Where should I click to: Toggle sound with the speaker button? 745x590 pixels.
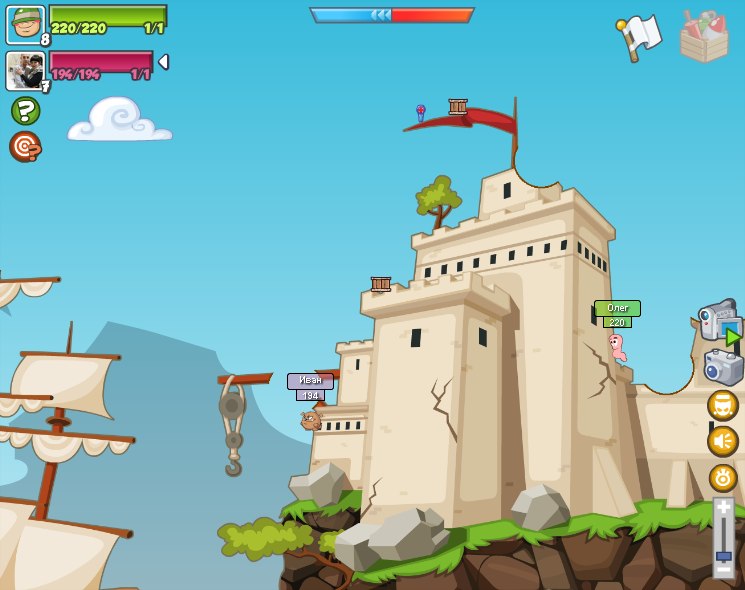pos(723,441)
